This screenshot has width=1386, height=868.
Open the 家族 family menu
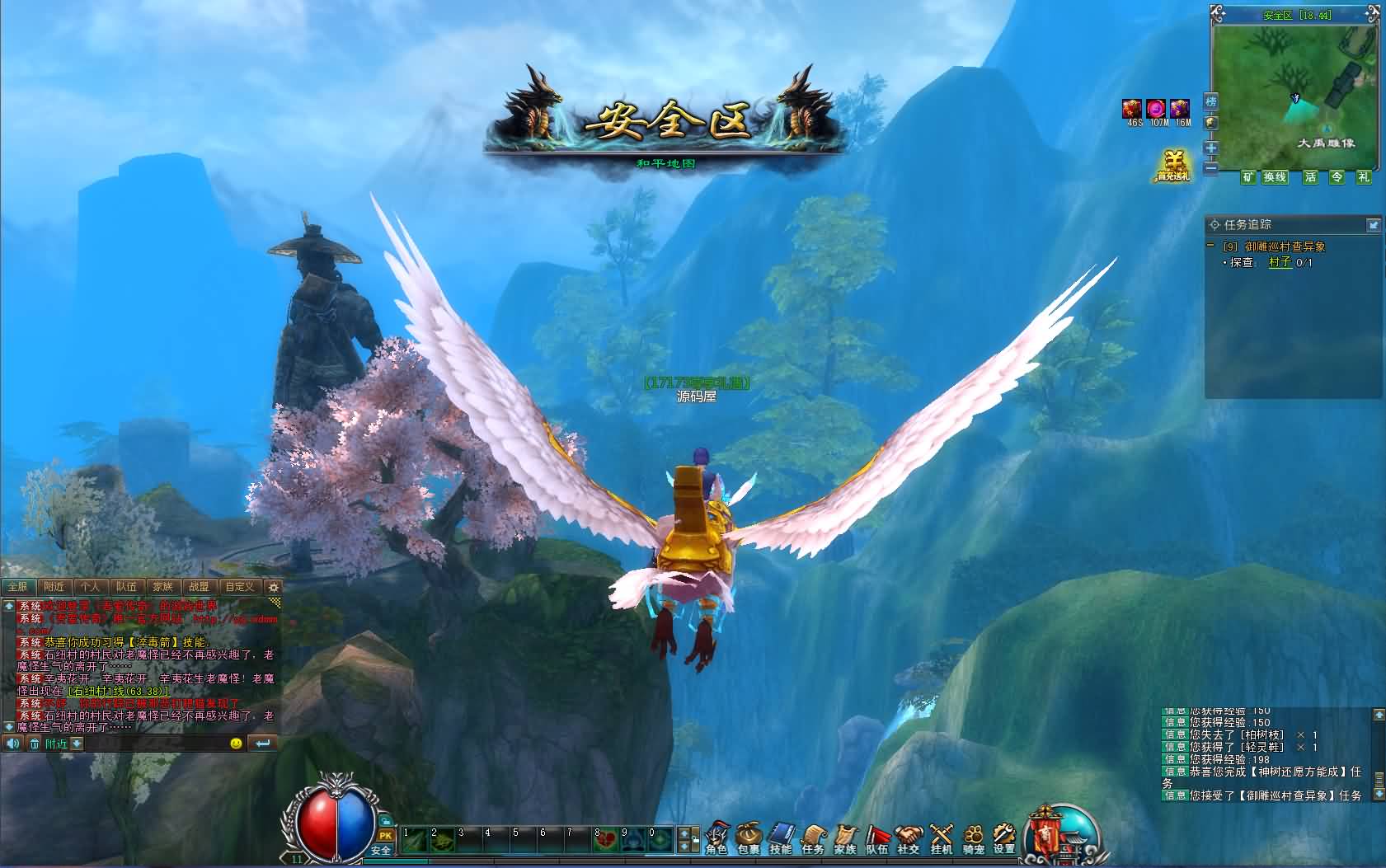click(x=845, y=838)
